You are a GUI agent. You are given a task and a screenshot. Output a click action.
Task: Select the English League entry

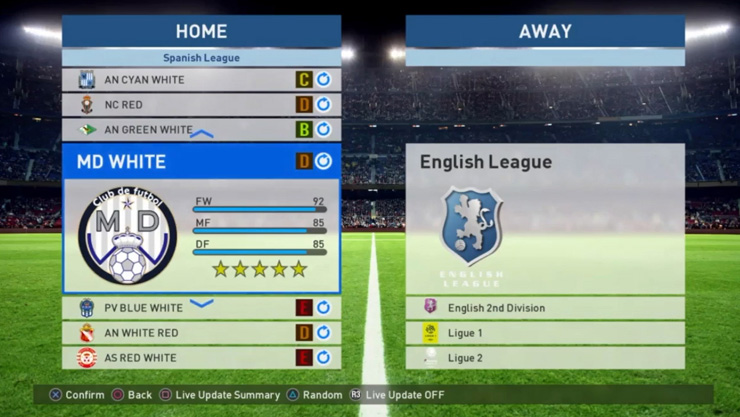[x=545, y=162]
